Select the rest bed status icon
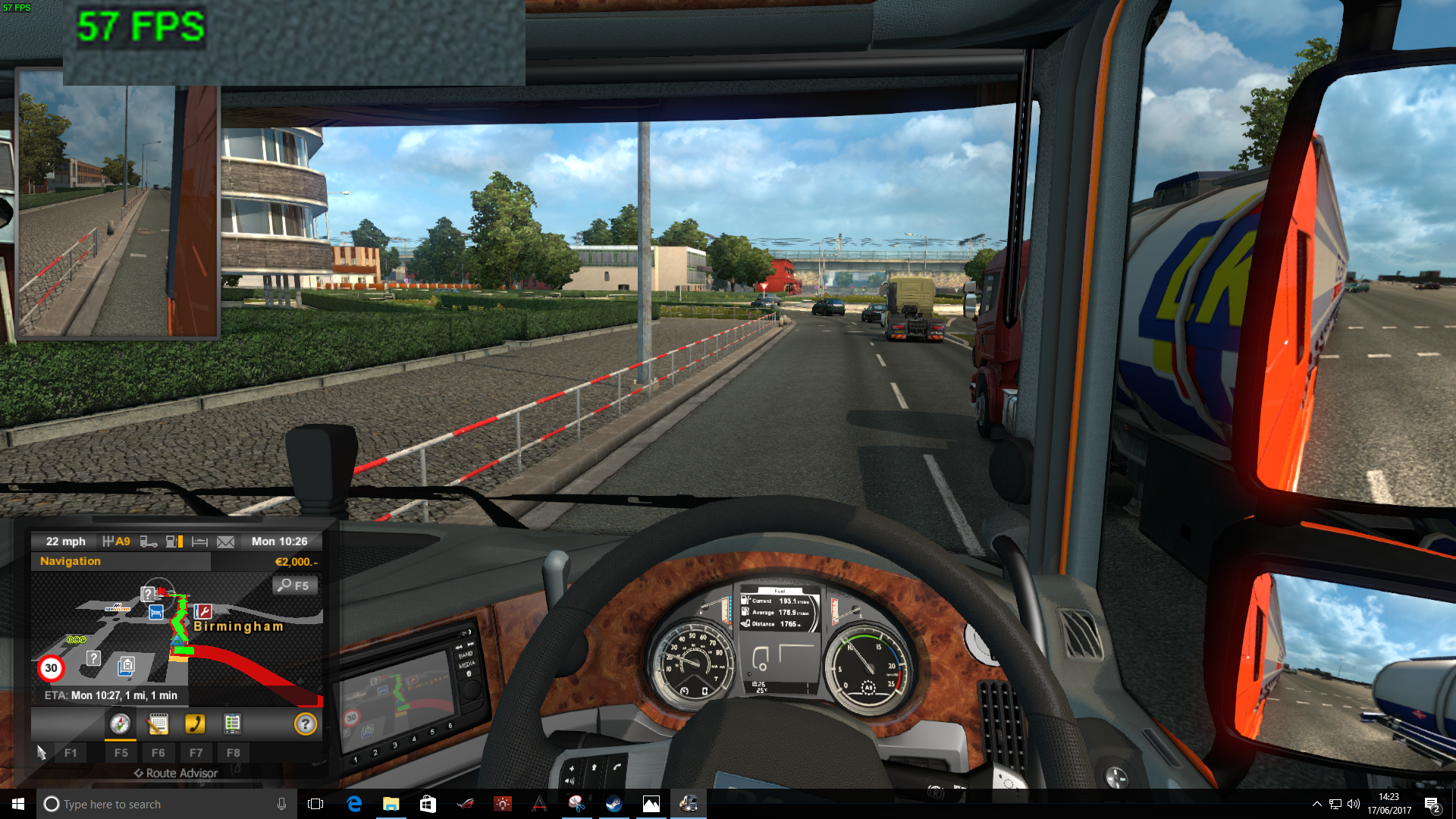1456x819 pixels. click(199, 541)
